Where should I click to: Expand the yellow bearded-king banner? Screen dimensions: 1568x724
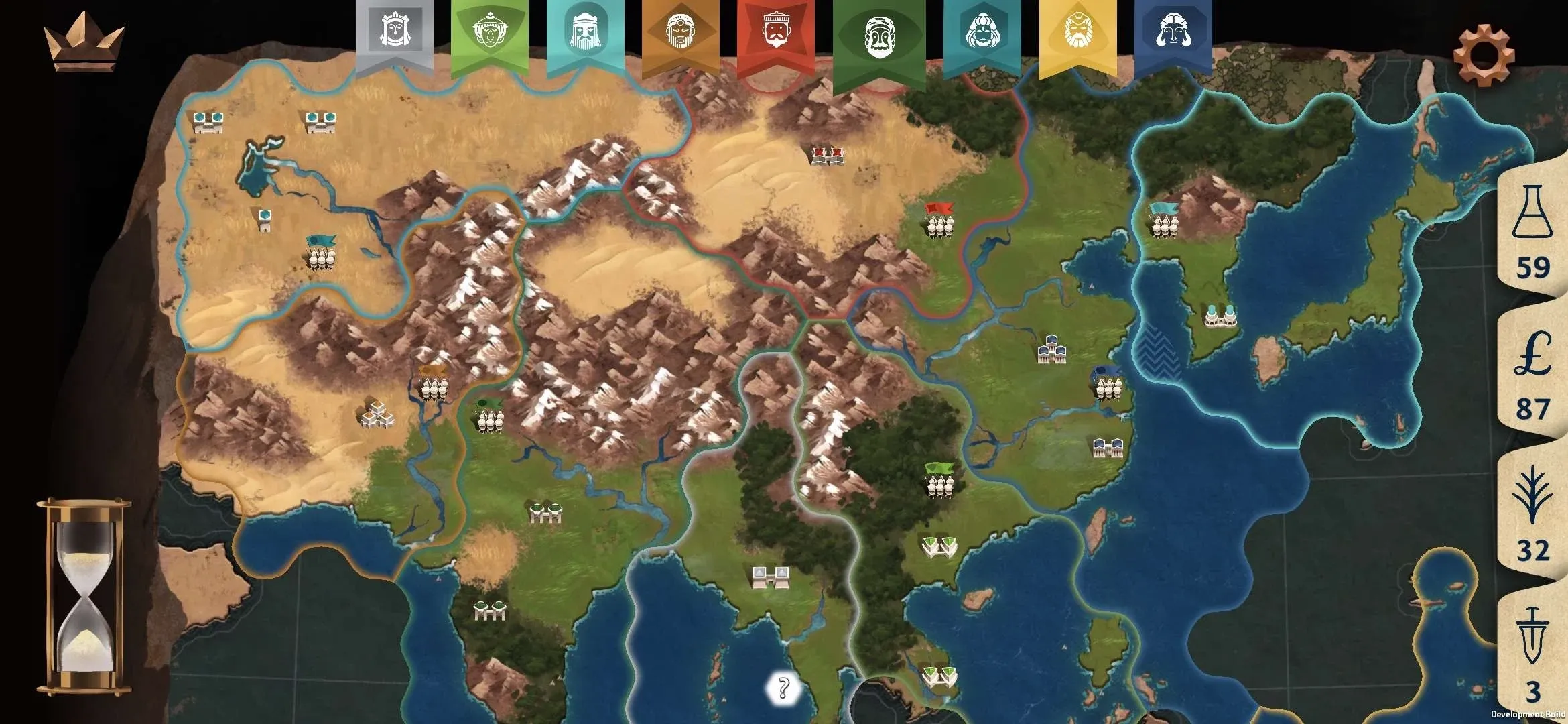(x=1079, y=34)
